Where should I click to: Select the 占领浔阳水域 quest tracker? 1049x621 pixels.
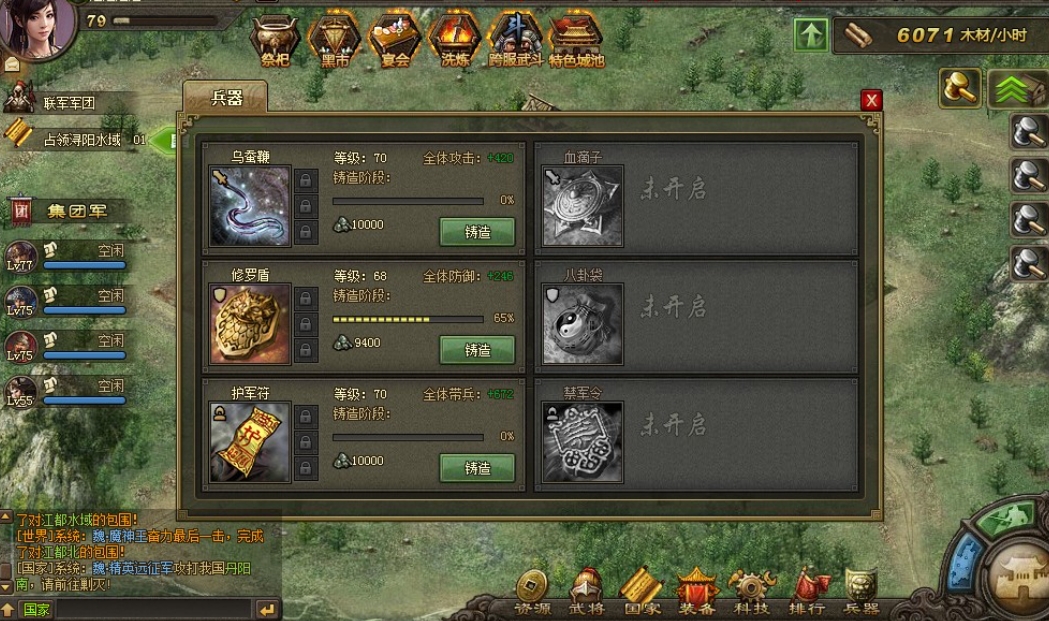(80, 140)
